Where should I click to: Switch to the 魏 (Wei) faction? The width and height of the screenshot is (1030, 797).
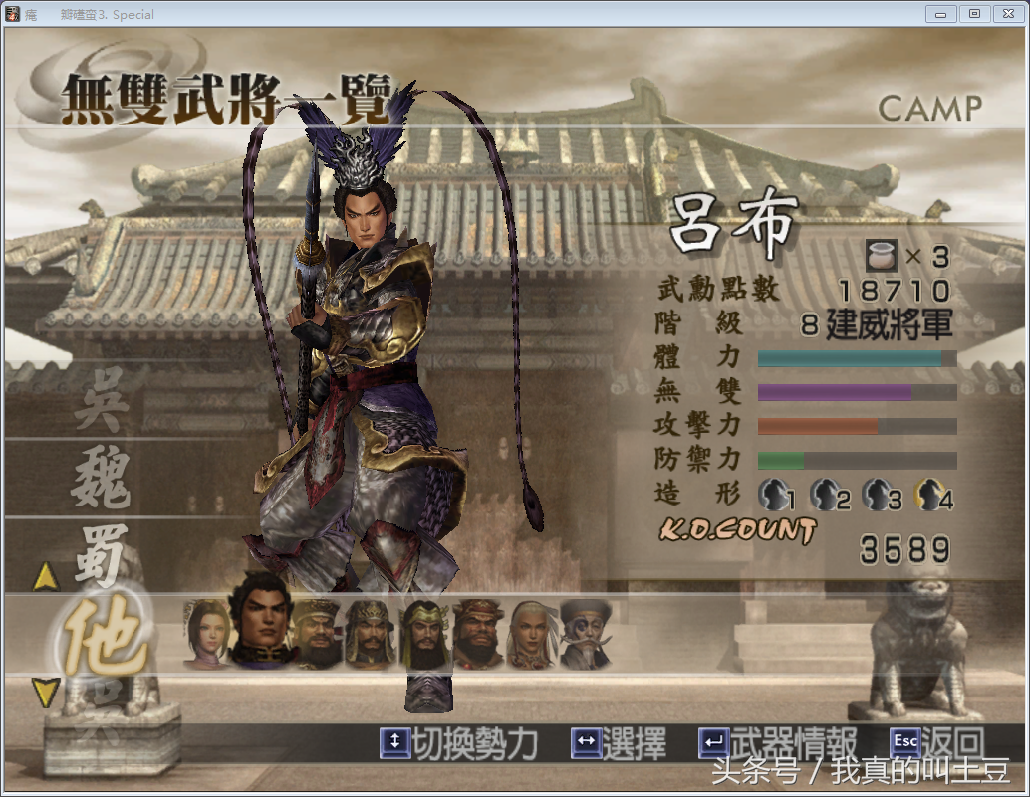click(101, 479)
